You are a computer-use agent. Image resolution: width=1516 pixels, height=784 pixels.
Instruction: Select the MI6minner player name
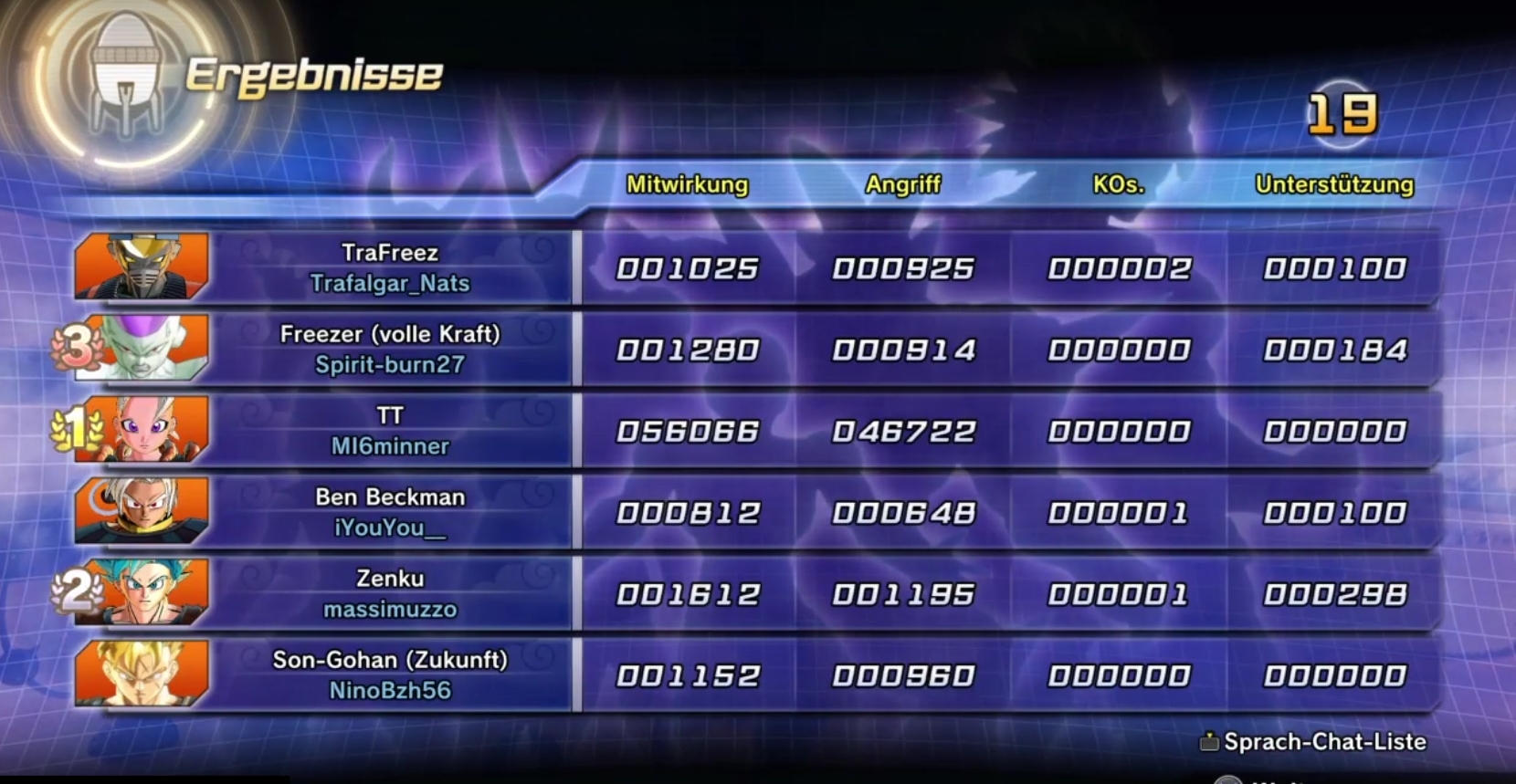391,446
